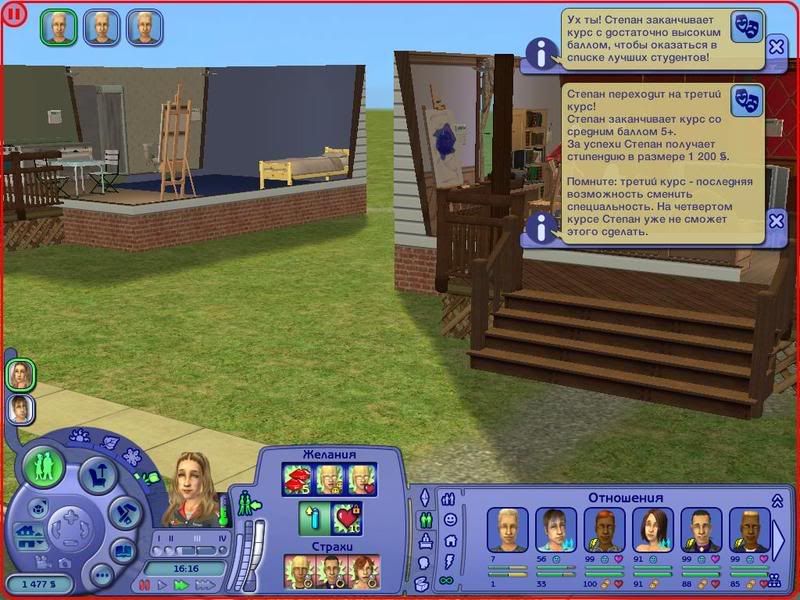Collapse the Отношения panel with double arrow

click(776, 501)
